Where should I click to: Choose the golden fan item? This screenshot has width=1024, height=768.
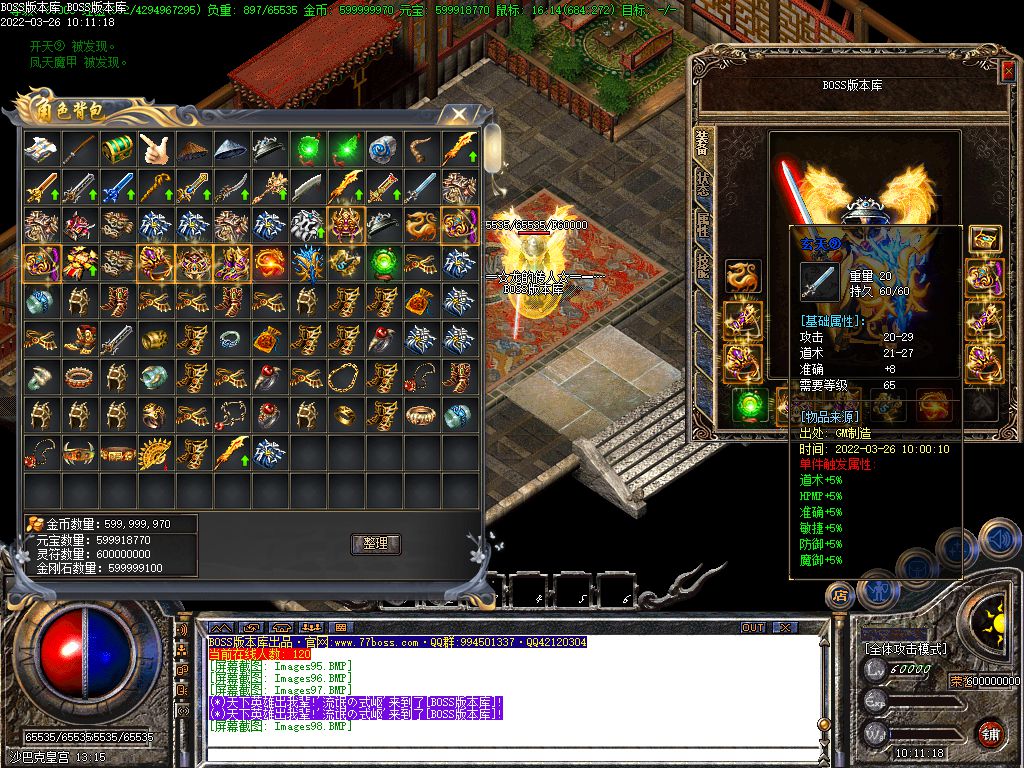point(156,453)
